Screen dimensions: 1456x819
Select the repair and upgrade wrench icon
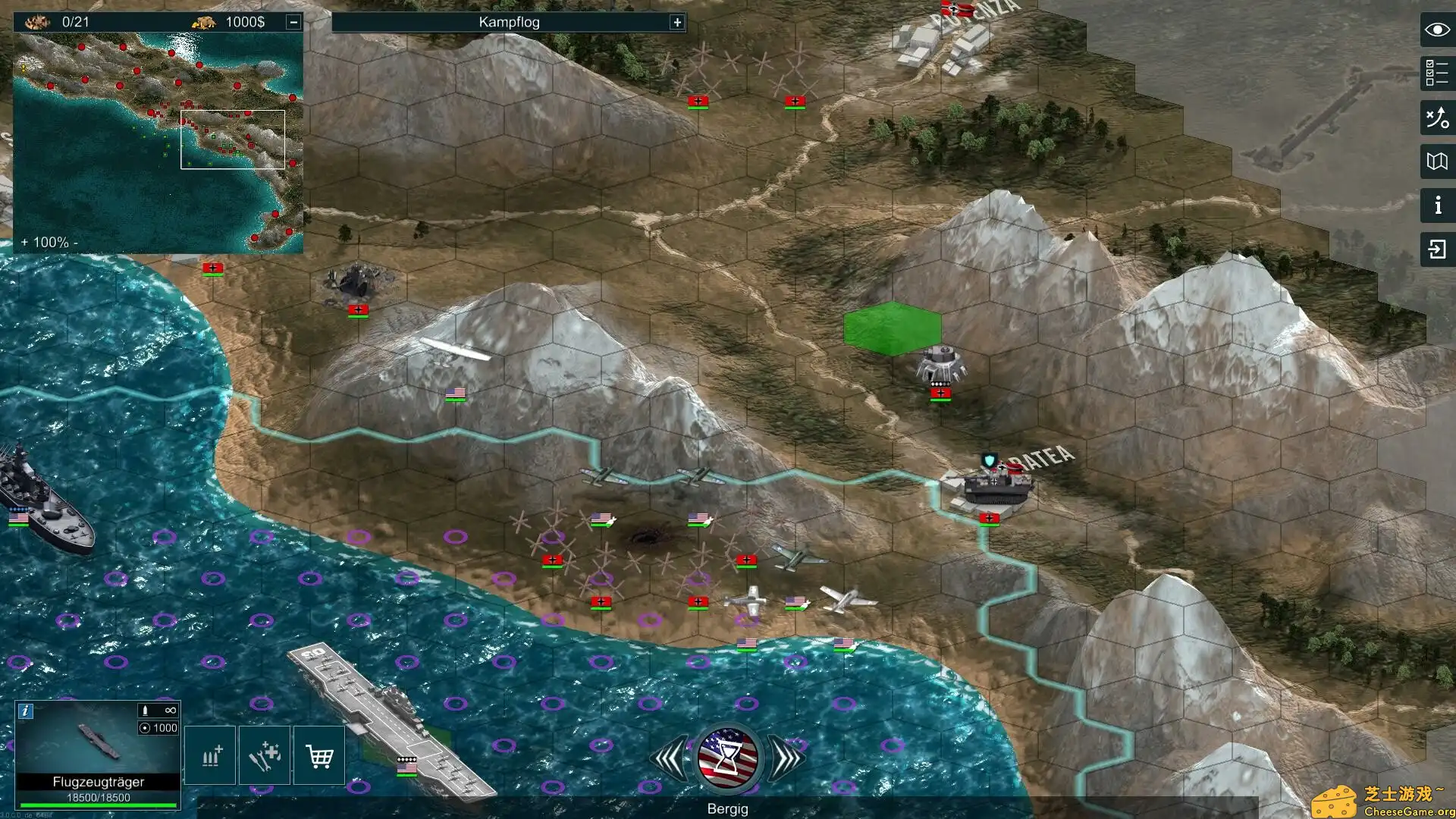point(264,755)
